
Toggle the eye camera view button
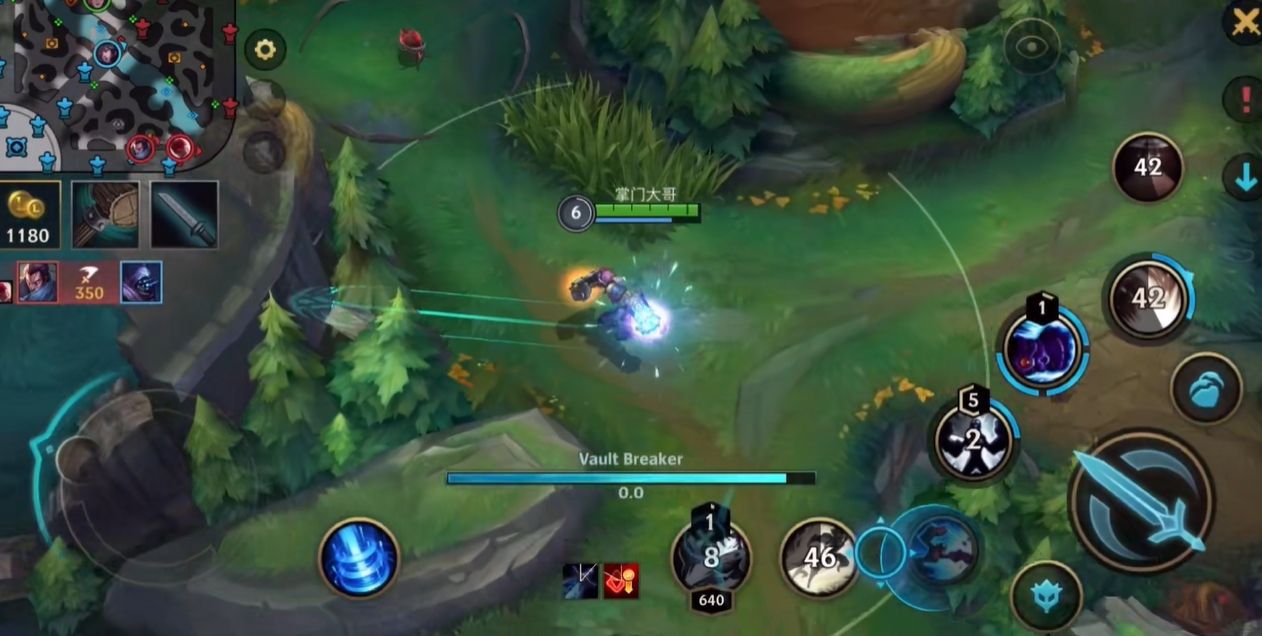tap(1031, 45)
